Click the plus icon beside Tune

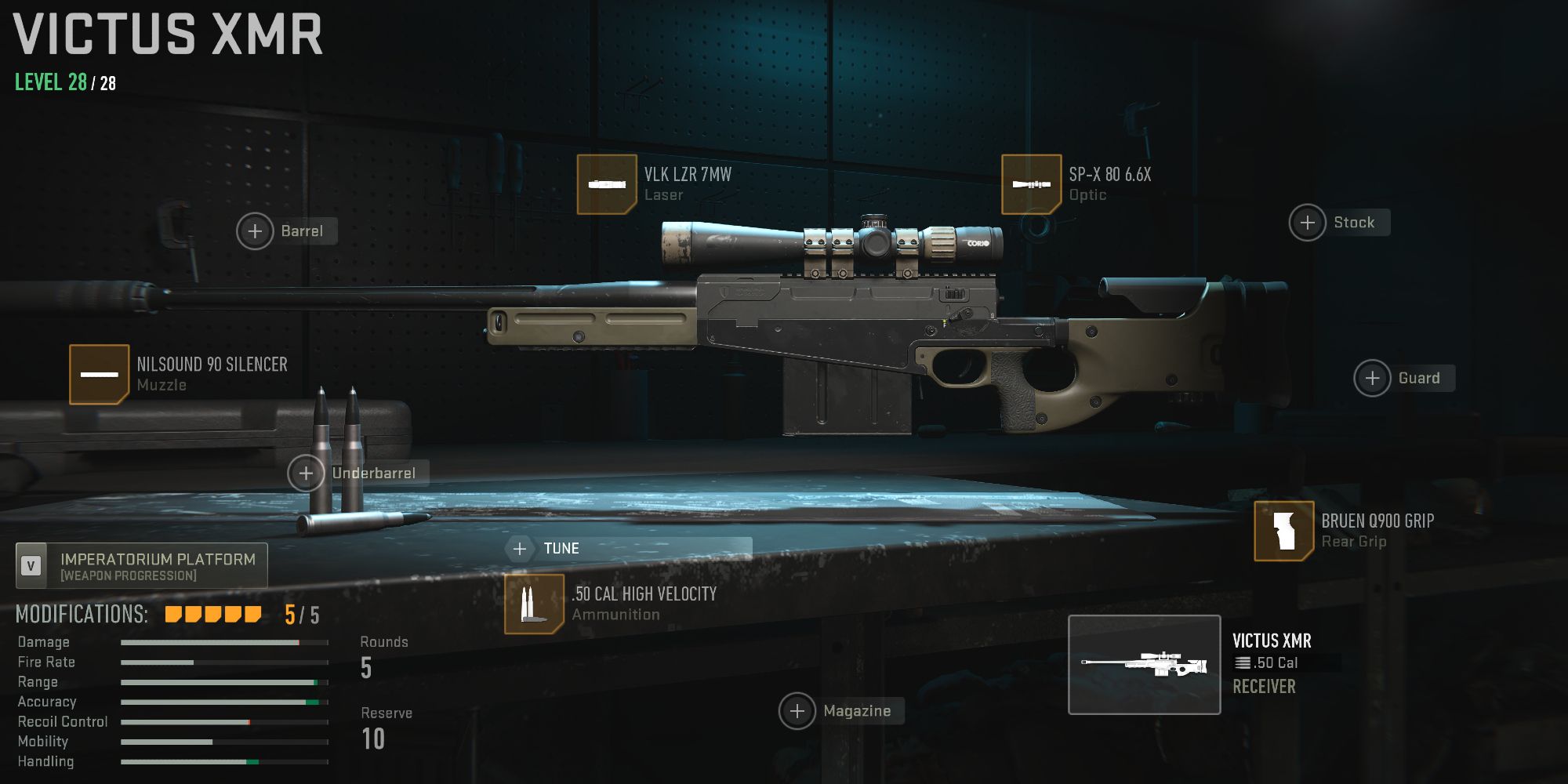[520, 548]
